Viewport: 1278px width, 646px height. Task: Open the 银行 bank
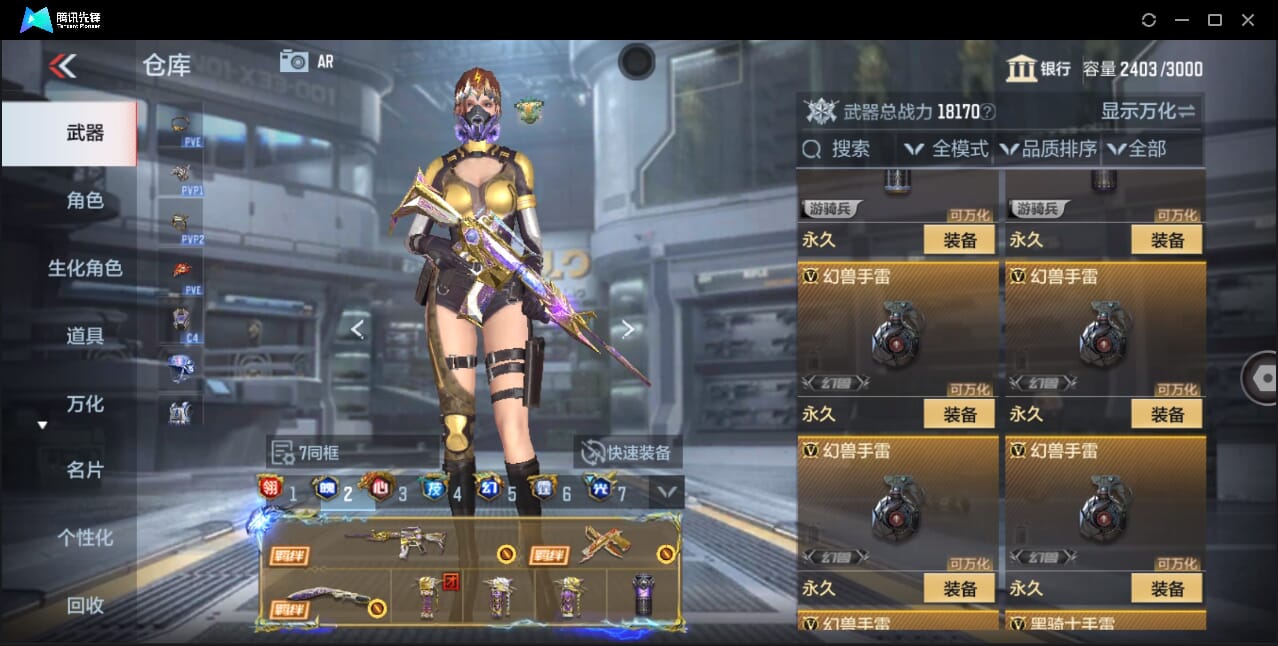pyautogui.click(x=1038, y=69)
